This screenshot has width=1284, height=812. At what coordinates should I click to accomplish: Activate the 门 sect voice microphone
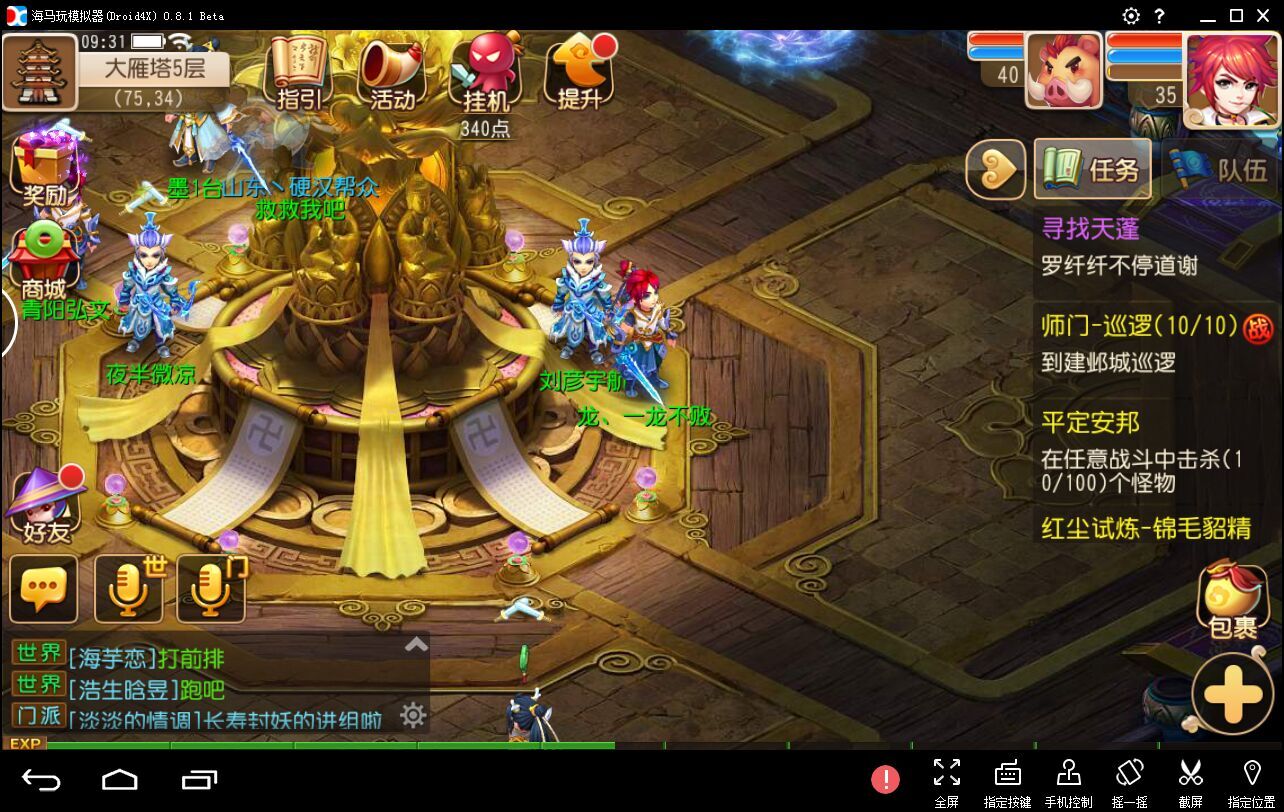tap(212, 589)
